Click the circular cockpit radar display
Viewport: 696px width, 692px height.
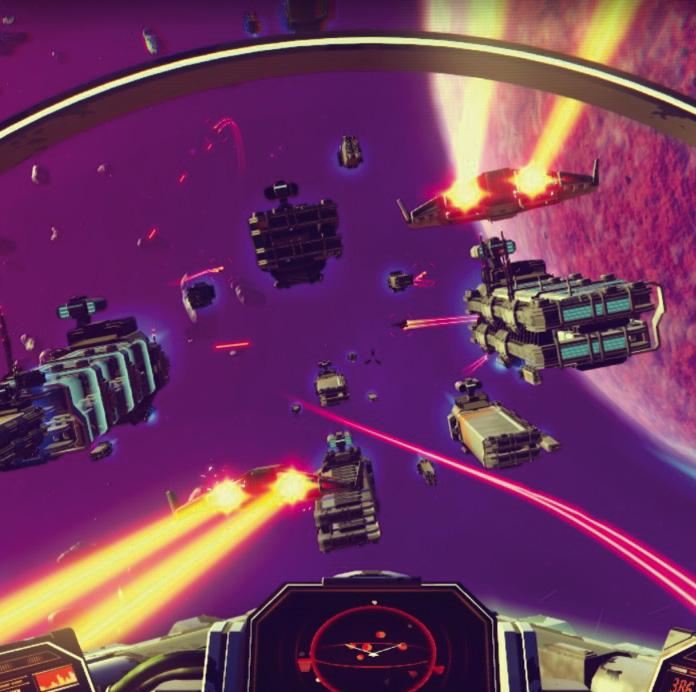click(x=372, y=648)
